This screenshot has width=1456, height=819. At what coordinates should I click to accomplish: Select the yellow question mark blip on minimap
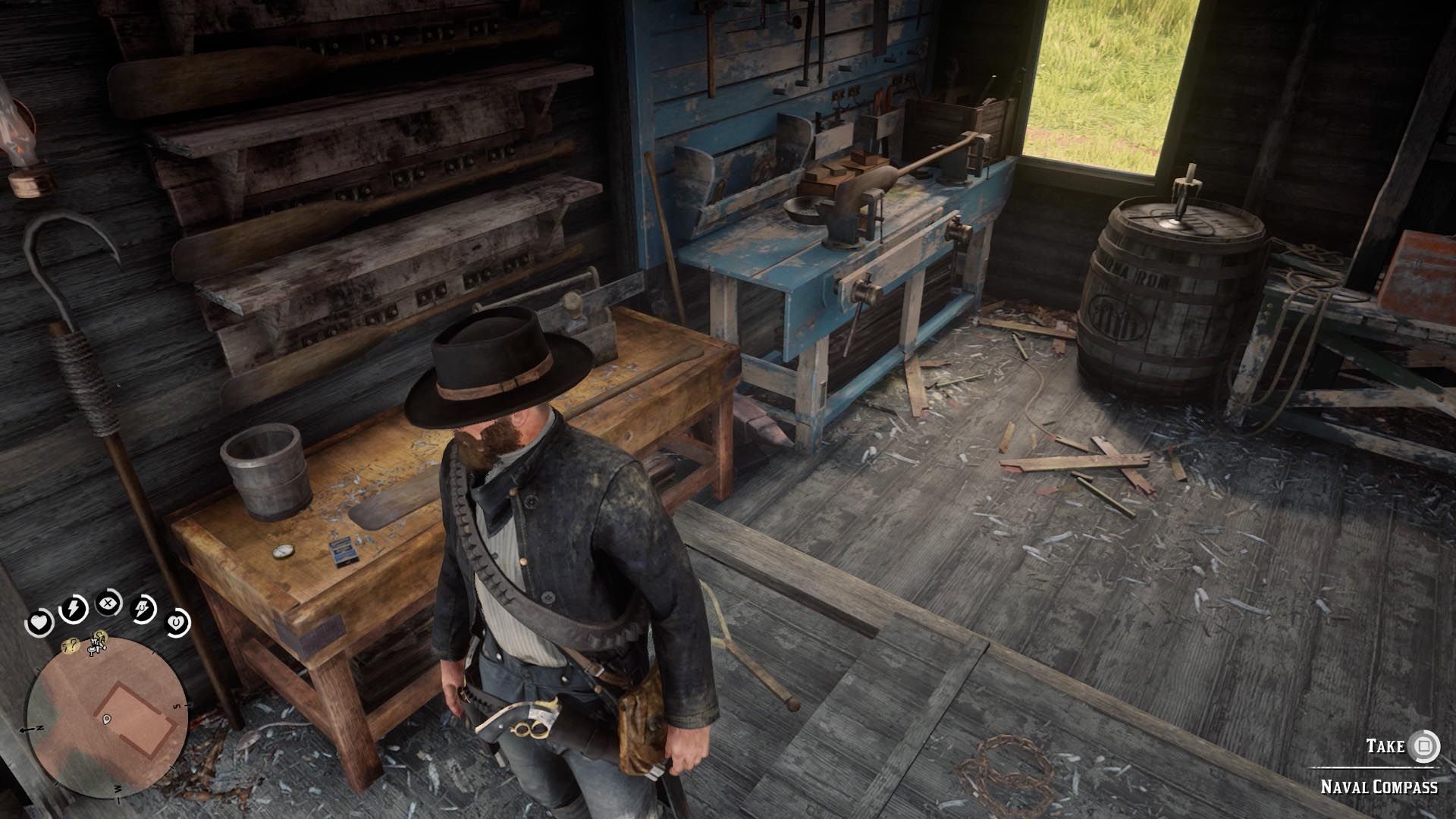(70, 645)
